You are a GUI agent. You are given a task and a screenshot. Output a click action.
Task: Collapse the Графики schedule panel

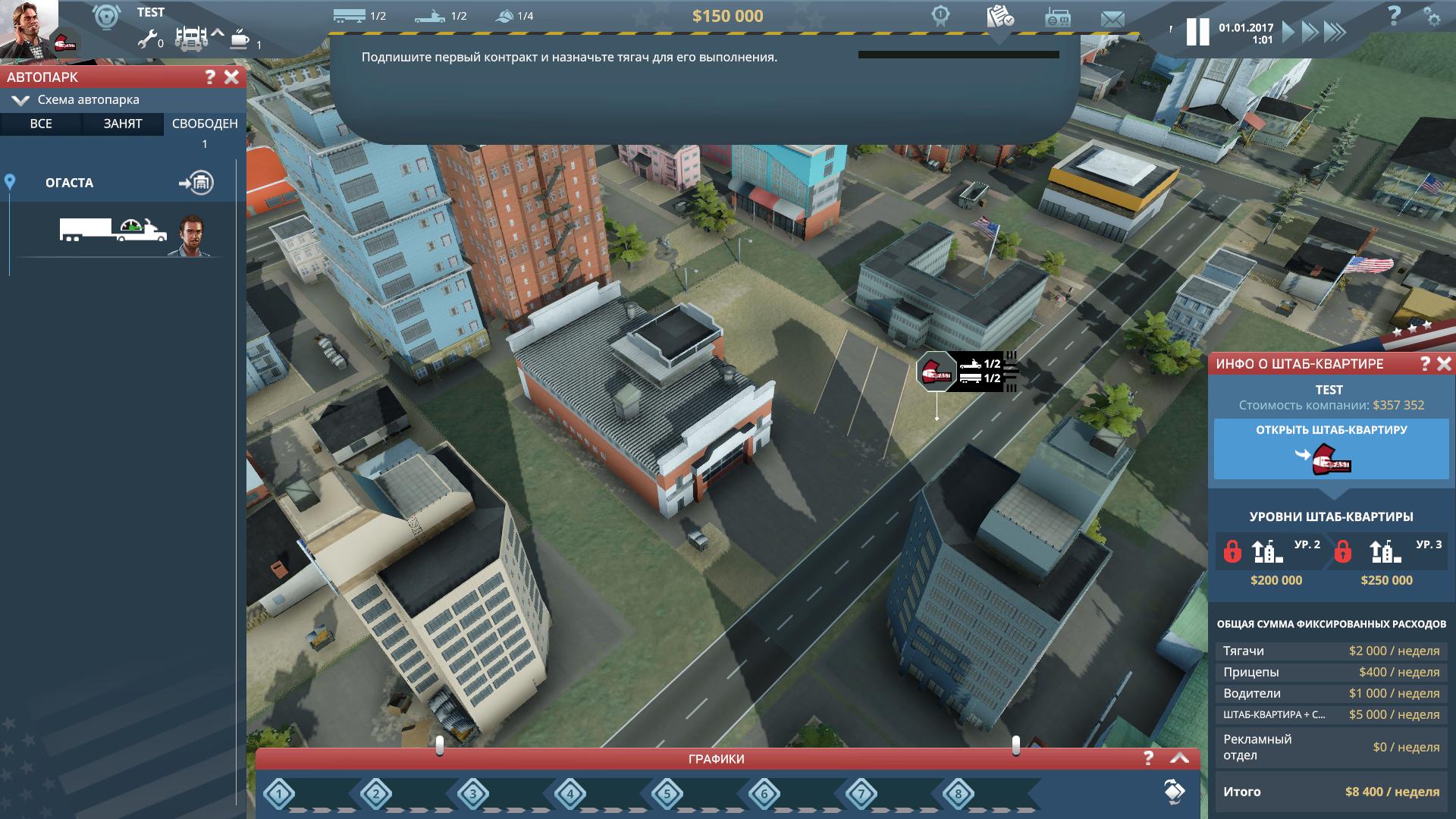pyautogui.click(x=1179, y=758)
